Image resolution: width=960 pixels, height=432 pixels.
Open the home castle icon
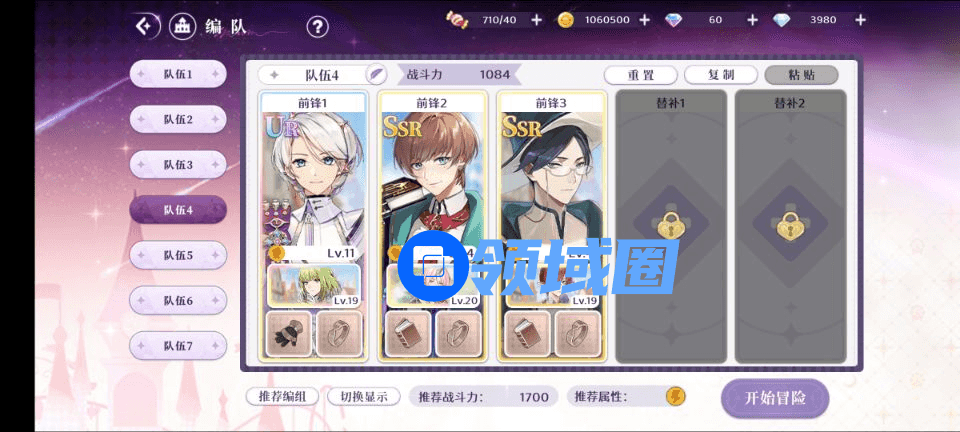point(182,26)
